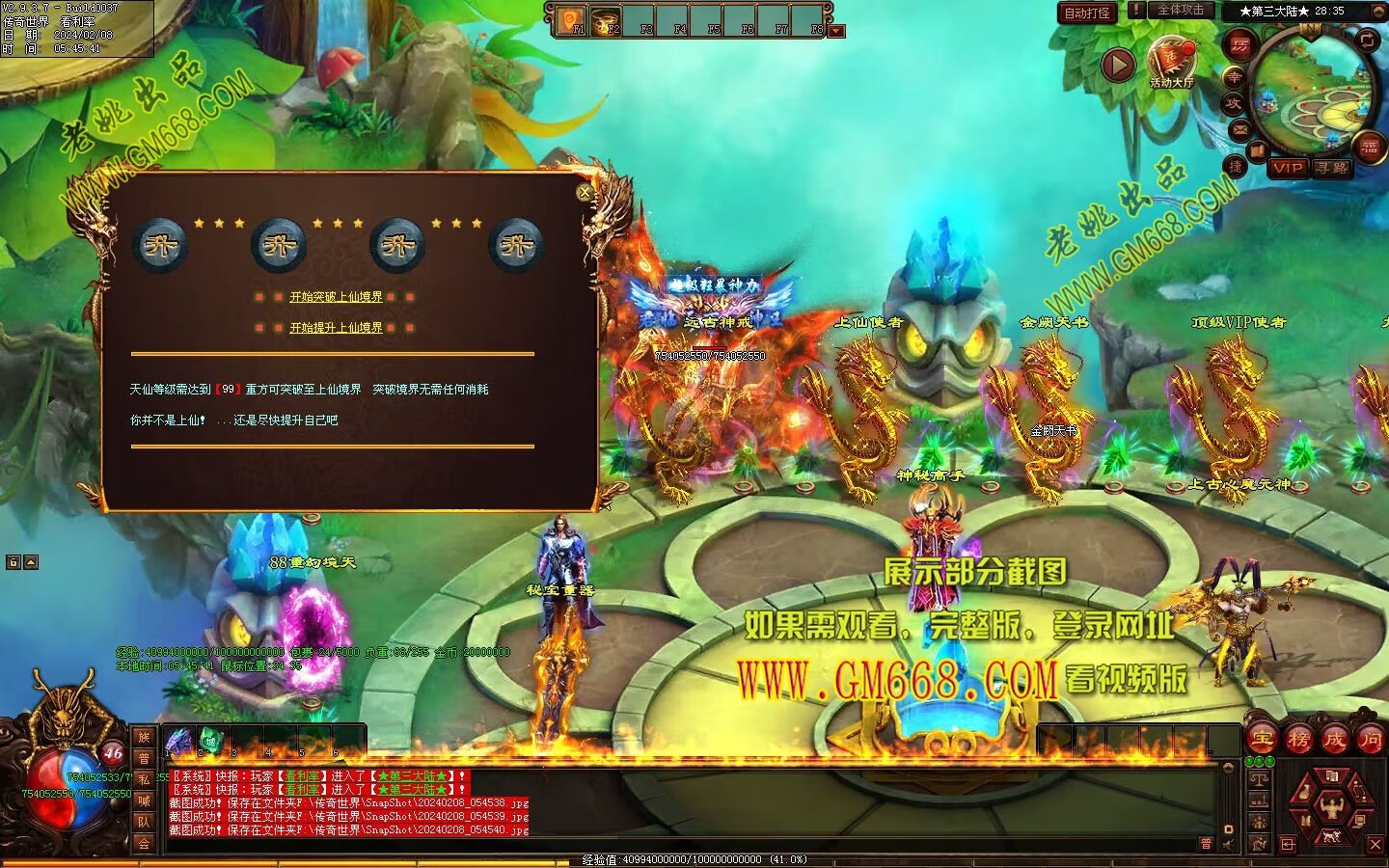
Task: Open the 宝 treasure shop button
Action: pos(1262,740)
